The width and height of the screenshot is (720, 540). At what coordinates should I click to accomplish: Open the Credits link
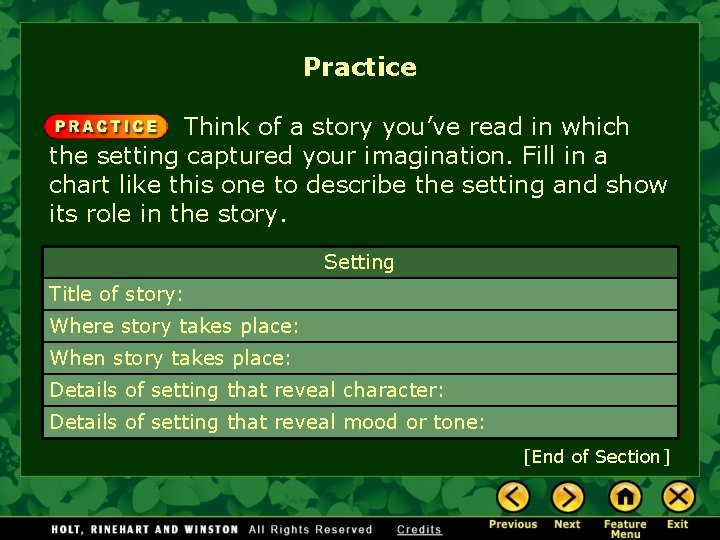(419, 530)
